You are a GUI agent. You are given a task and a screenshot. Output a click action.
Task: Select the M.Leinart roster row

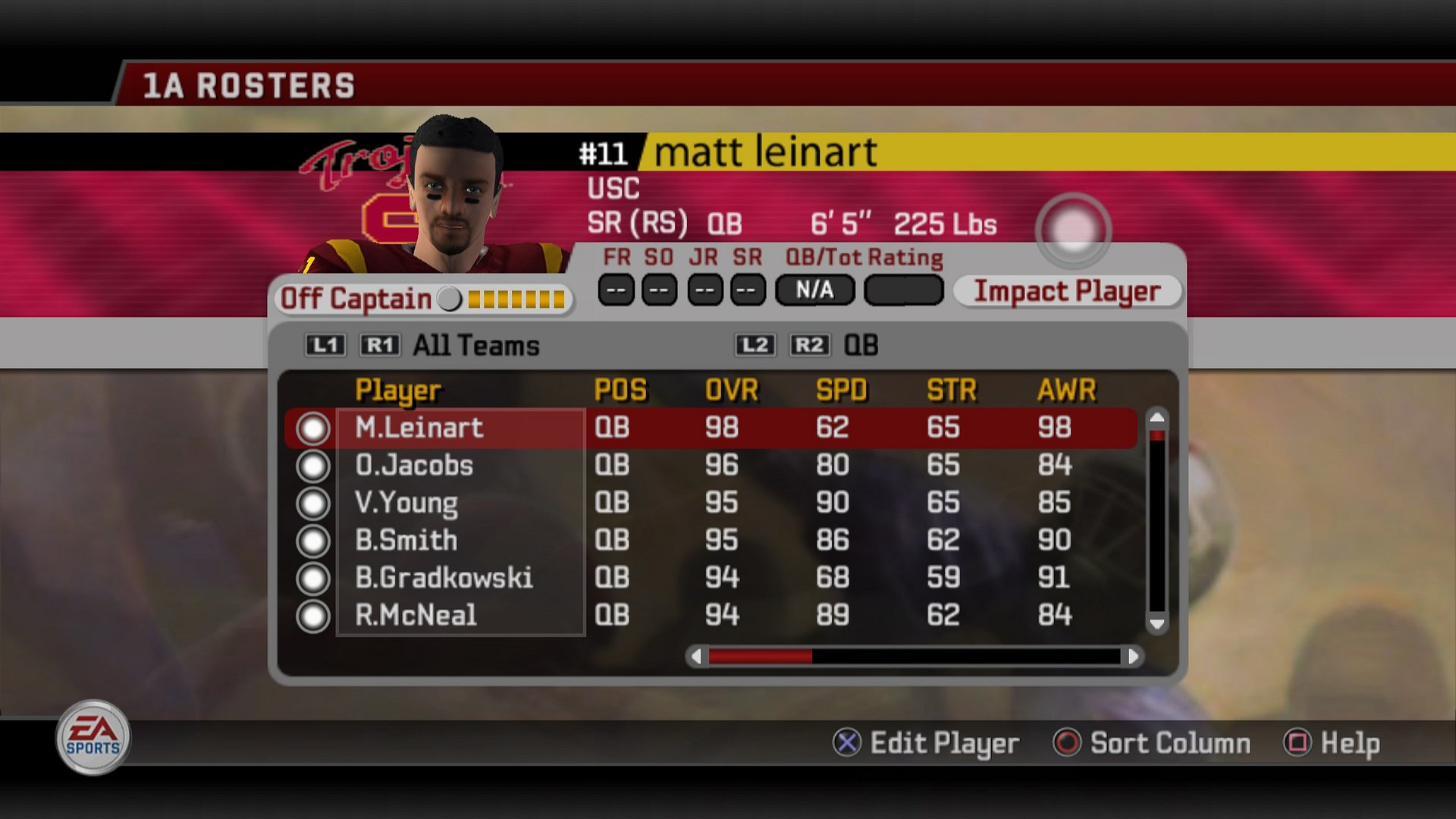[419, 428]
